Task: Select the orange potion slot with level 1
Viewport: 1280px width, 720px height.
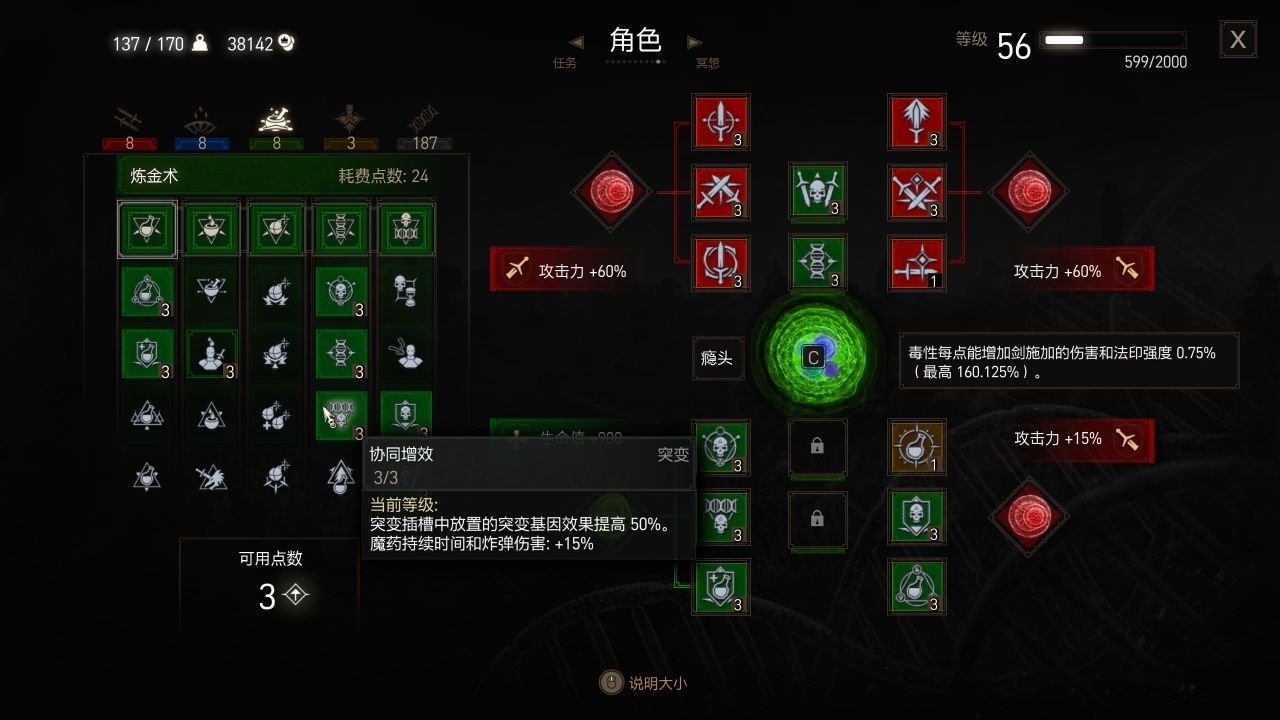Action: click(916, 449)
